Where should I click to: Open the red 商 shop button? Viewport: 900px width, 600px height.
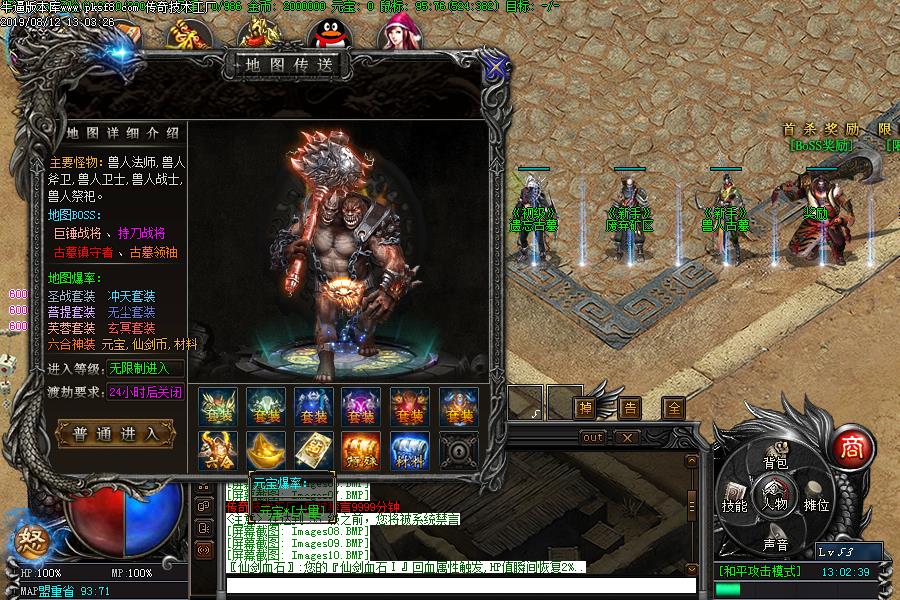[x=851, y=445]
